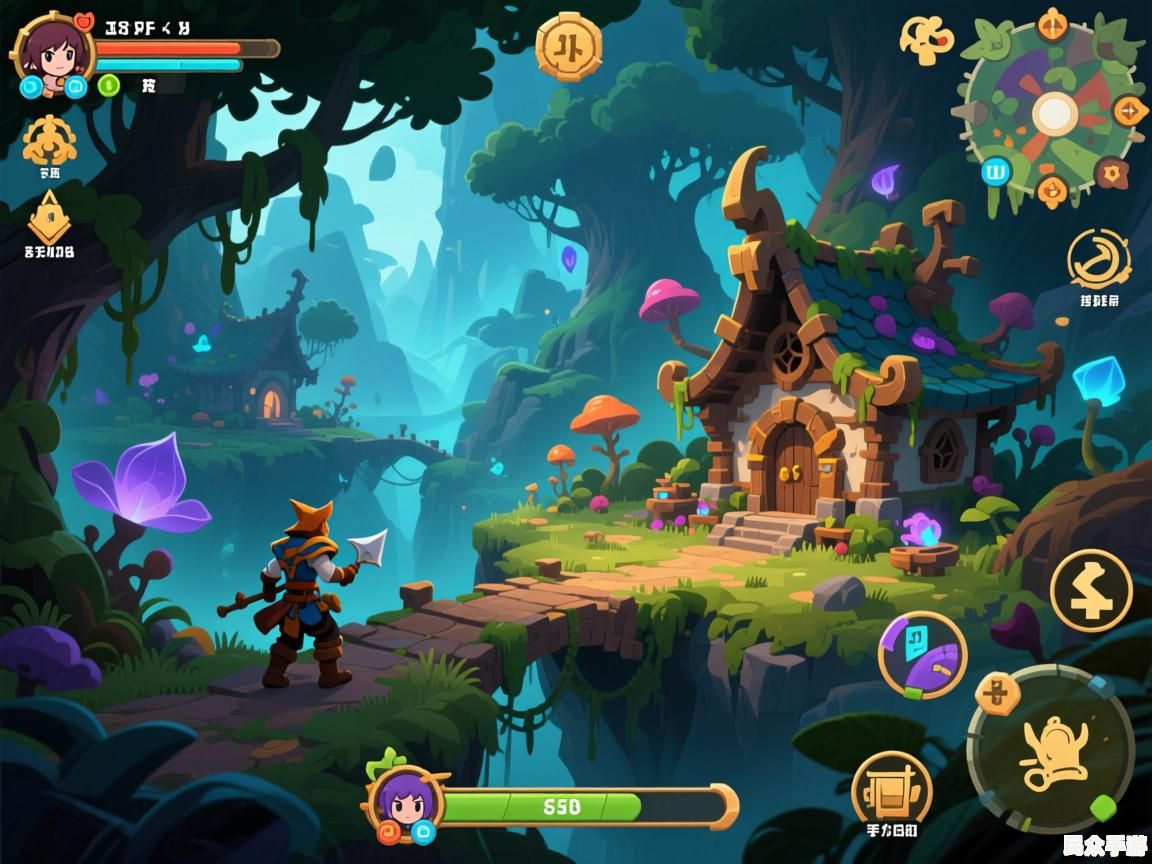Select the brown shield marker on the minimap
Viewport: 1152px width, 864px height.
pos(1111,173)
